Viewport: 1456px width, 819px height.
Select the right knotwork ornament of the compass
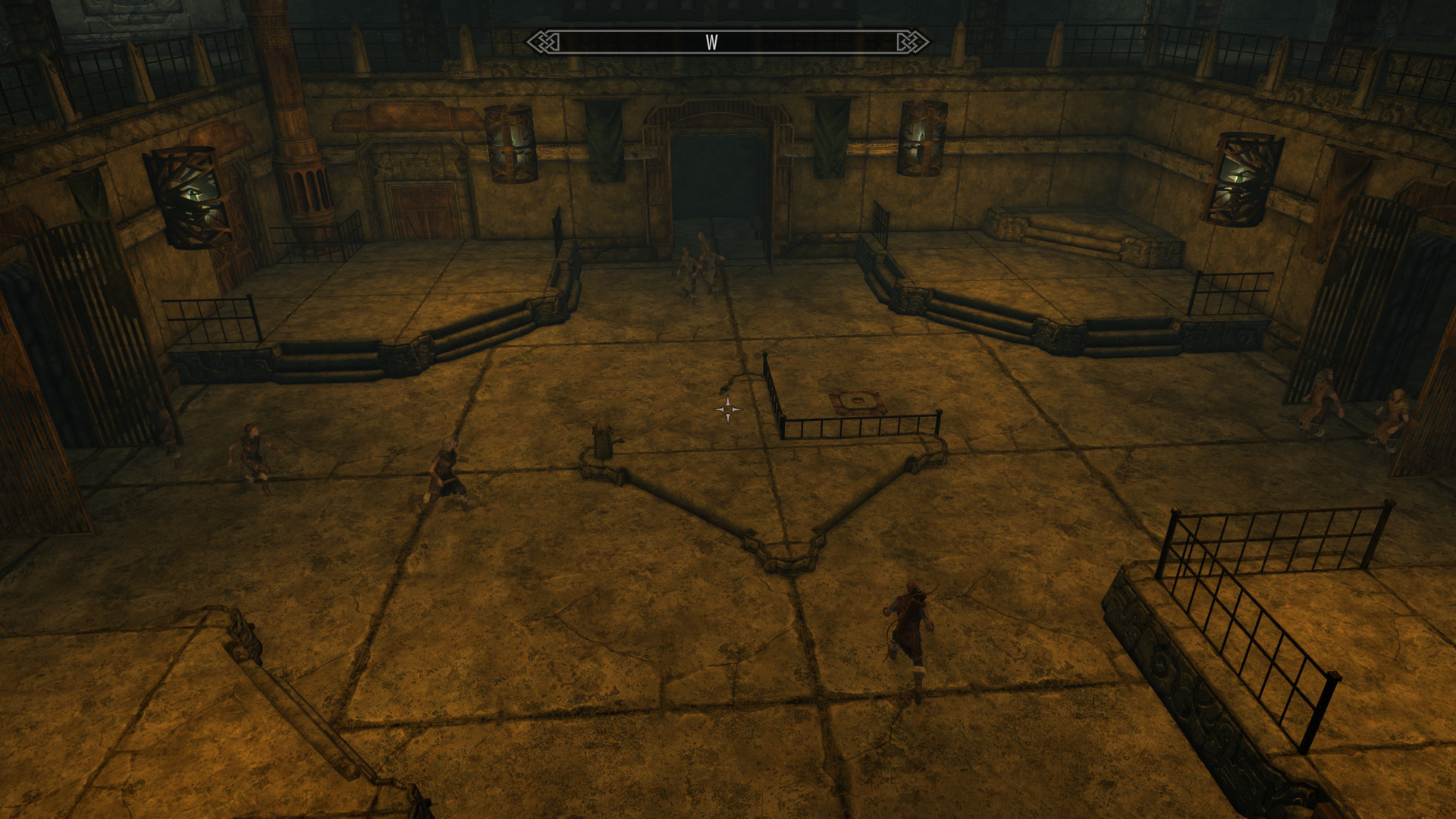point(912,43)
